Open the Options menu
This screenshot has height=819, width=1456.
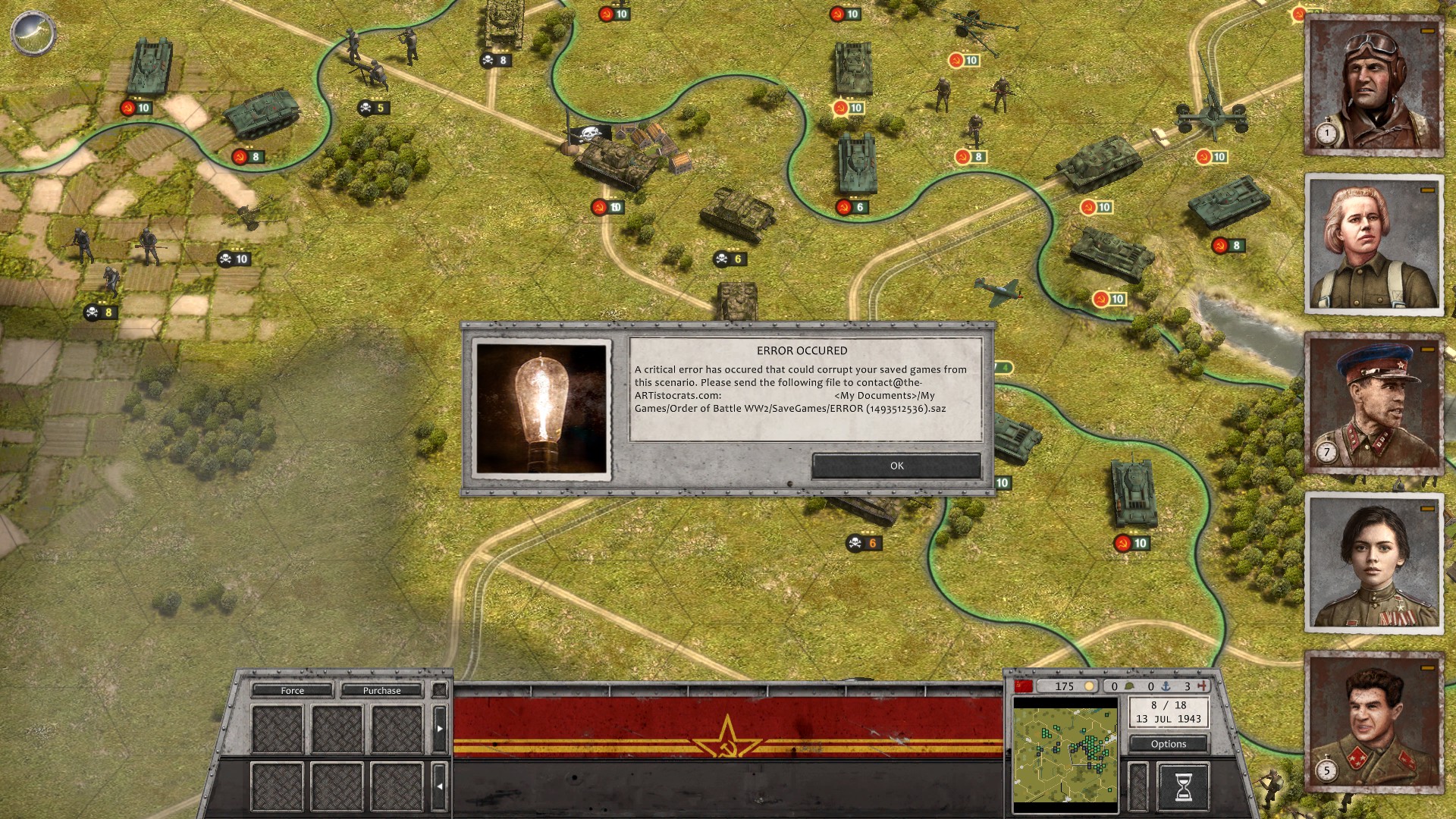1168,744
